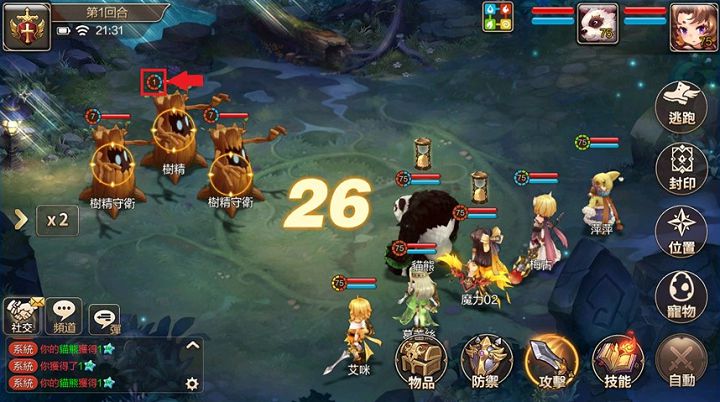
Task: Open the red shield crest icon
Action: (x=24, y=25)
